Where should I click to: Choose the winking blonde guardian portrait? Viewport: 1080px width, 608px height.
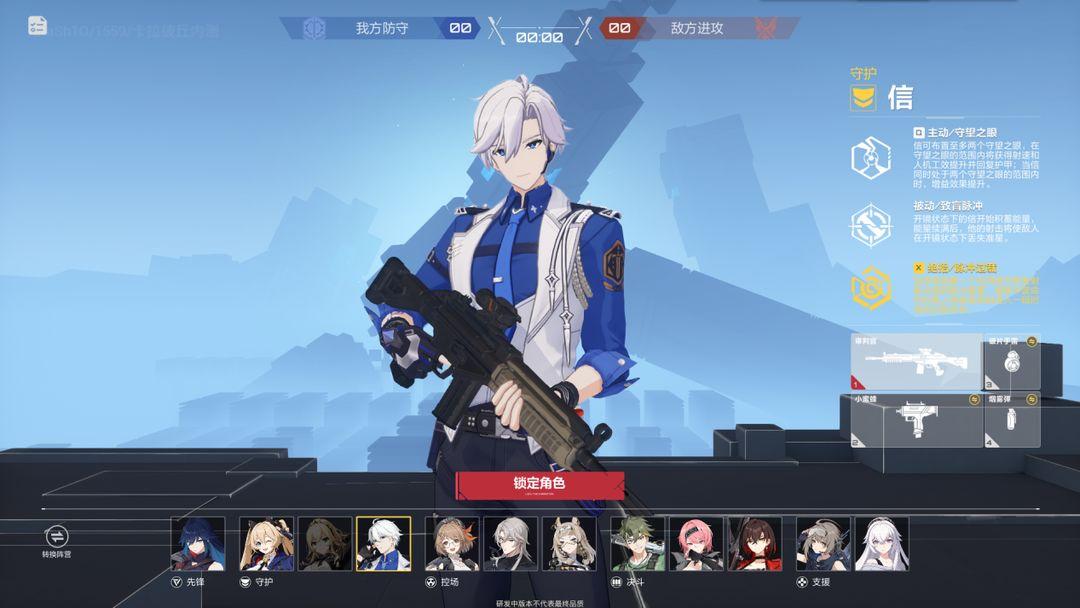click(x=267, y=543)
